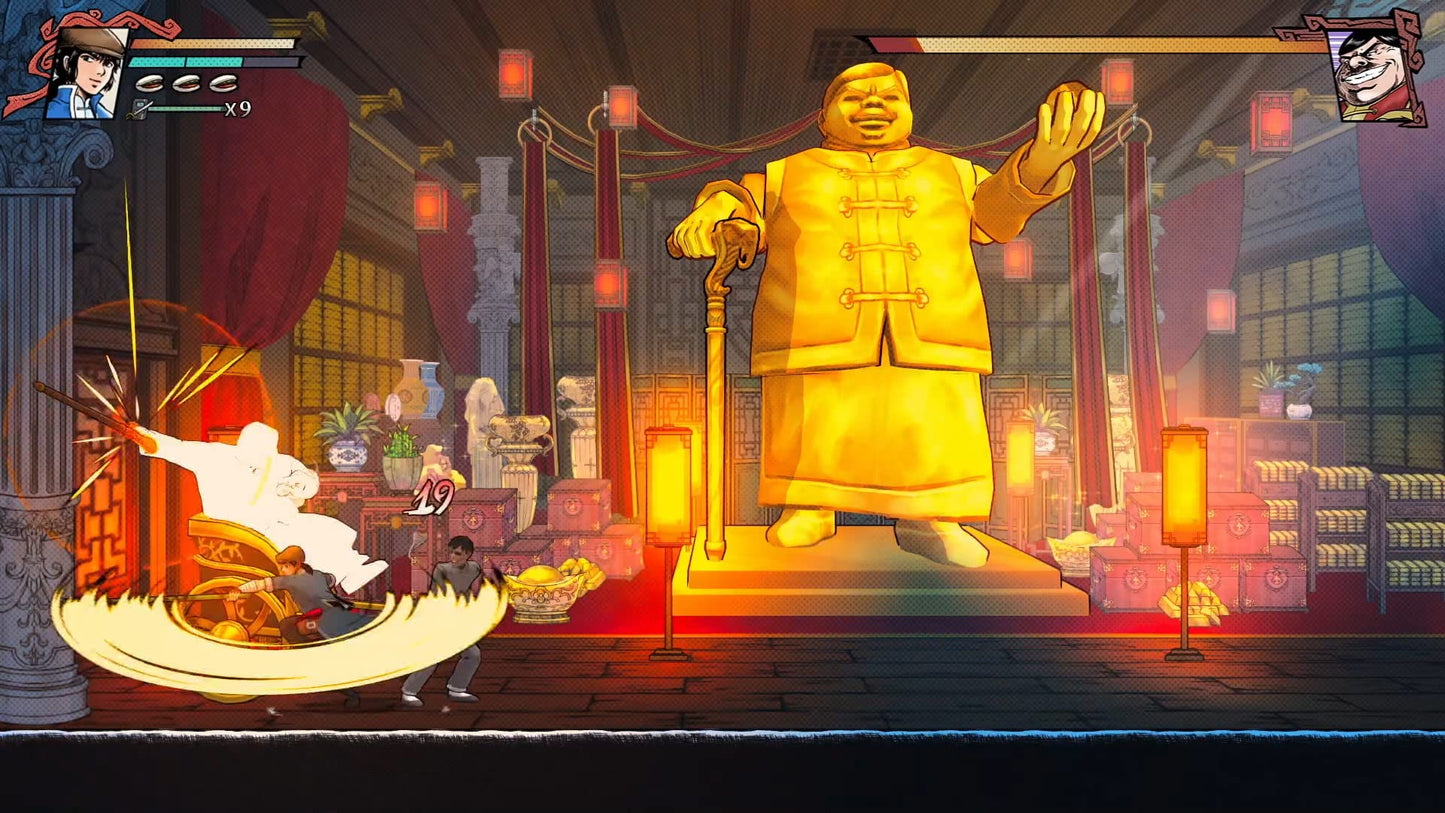
Task: Select the first dumpling healing item icon
Action: [147, 83]
